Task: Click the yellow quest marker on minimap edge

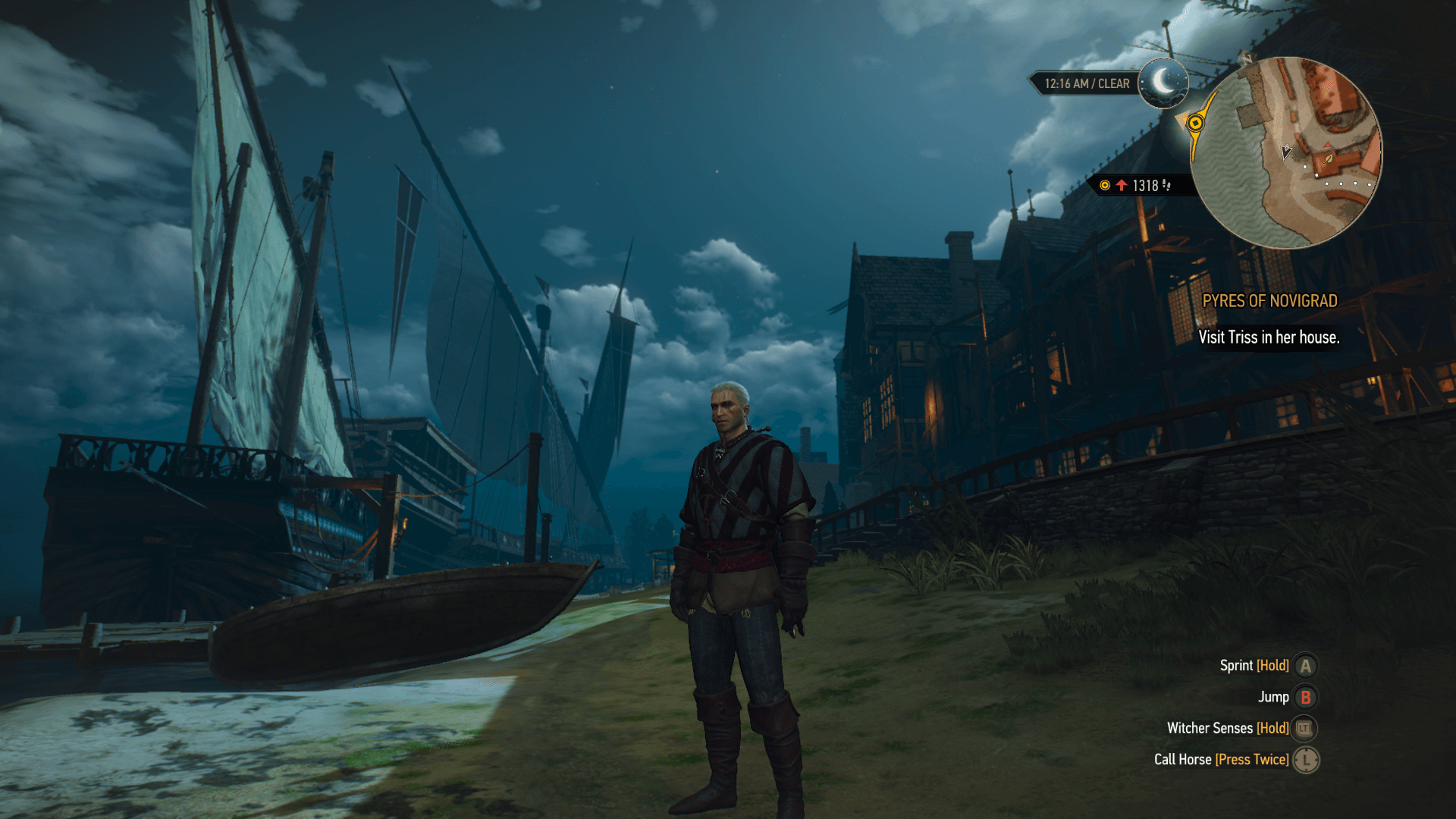Action: click(1195, 123)
